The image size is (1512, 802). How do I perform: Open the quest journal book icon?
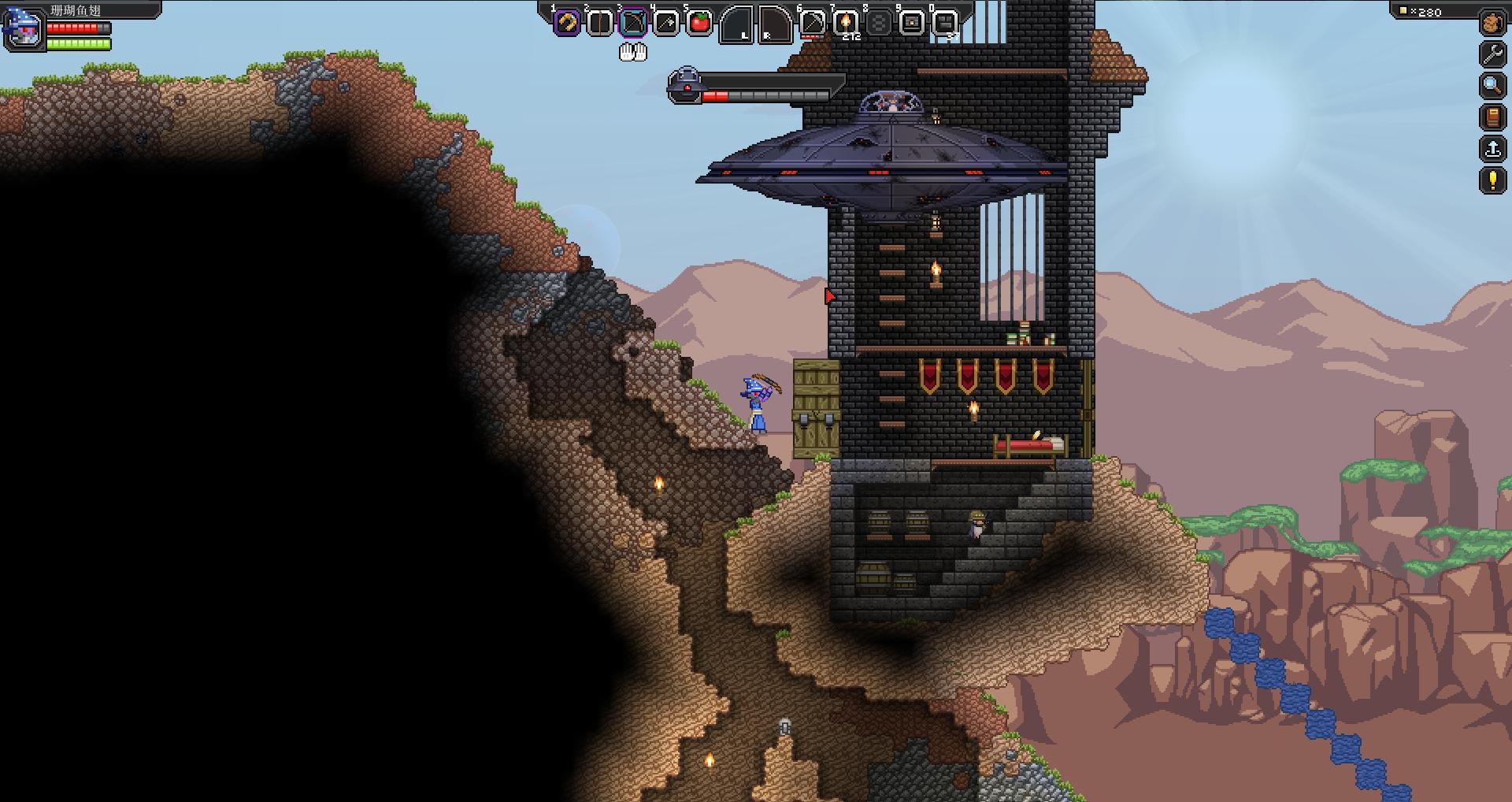point(1493,116)
